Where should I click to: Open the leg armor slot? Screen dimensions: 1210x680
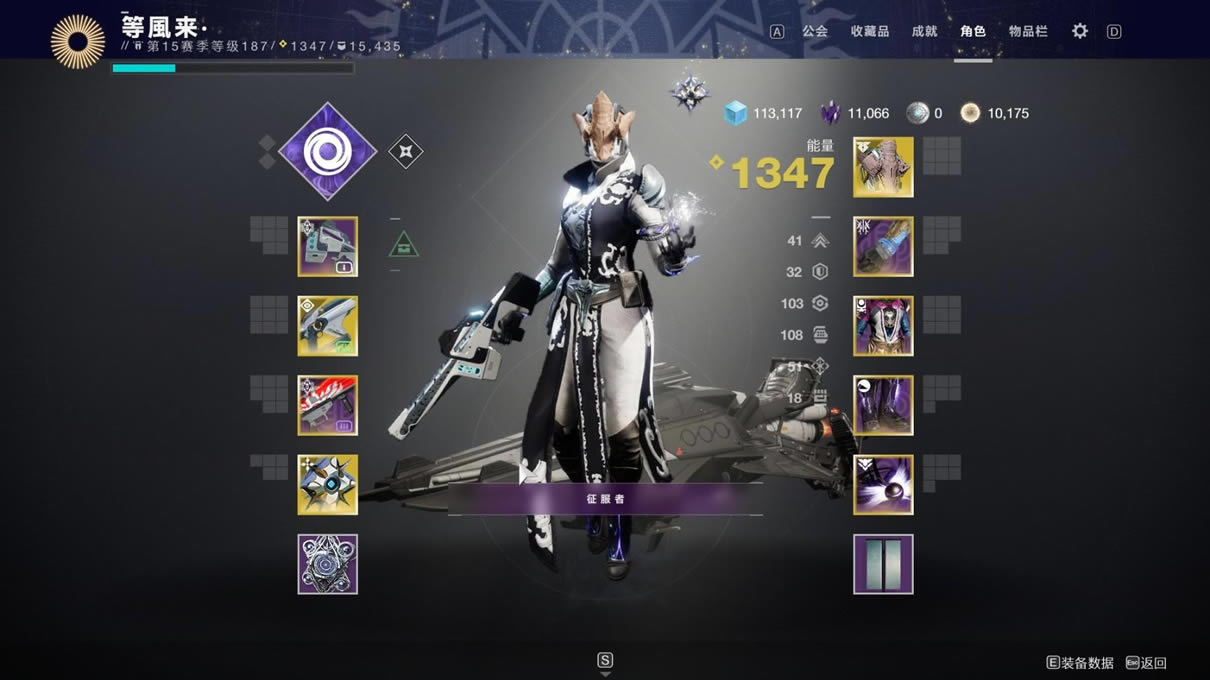(x=883, y=405)
